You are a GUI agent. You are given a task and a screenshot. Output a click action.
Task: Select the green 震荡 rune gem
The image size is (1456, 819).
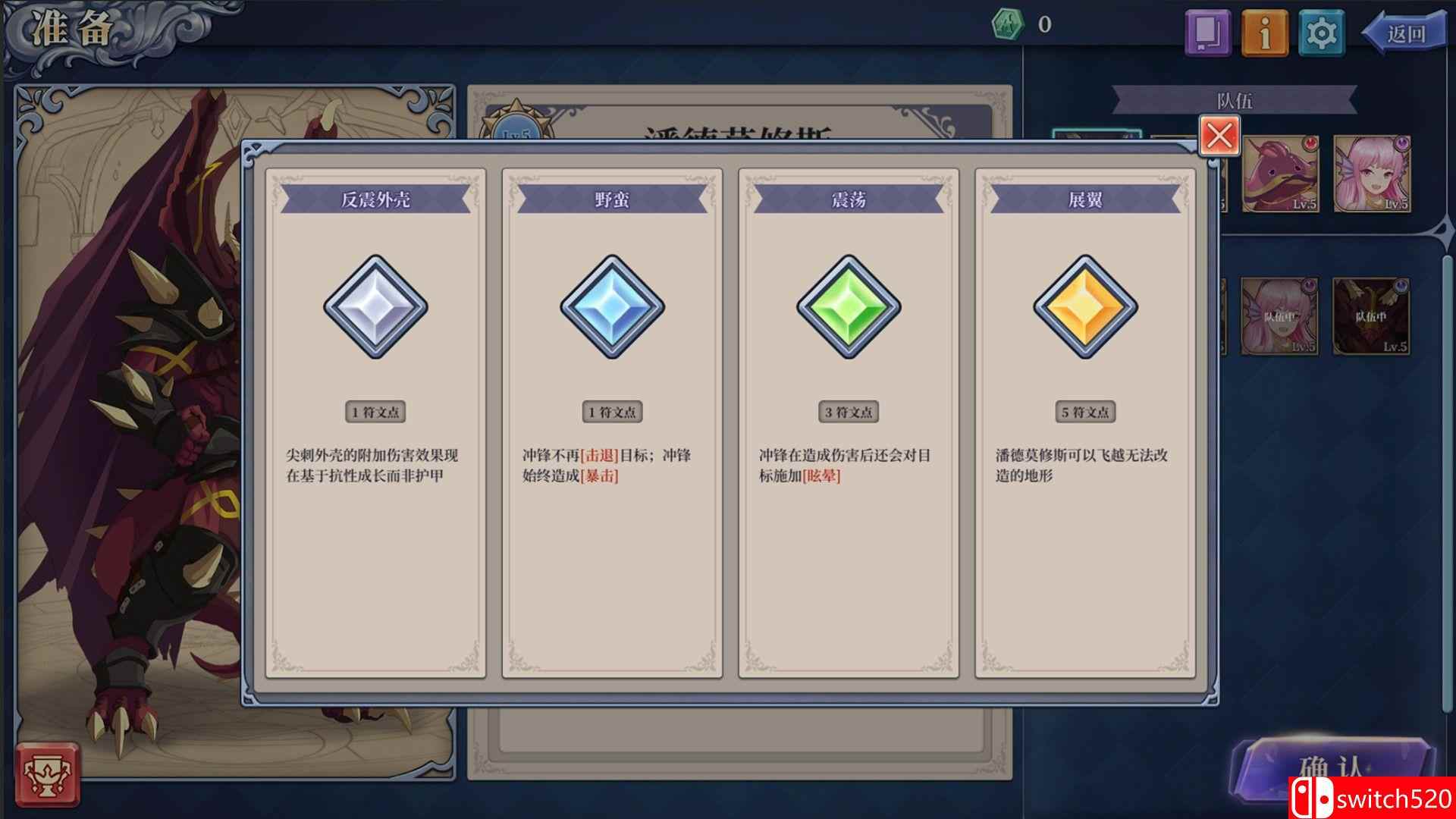[x=849, y=308]
